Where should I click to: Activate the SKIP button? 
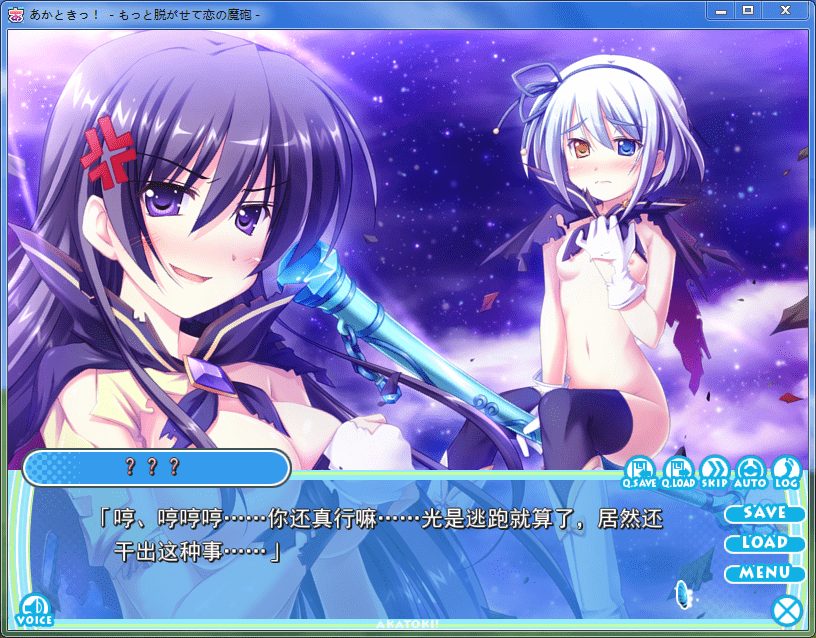[x=714, y=472]
